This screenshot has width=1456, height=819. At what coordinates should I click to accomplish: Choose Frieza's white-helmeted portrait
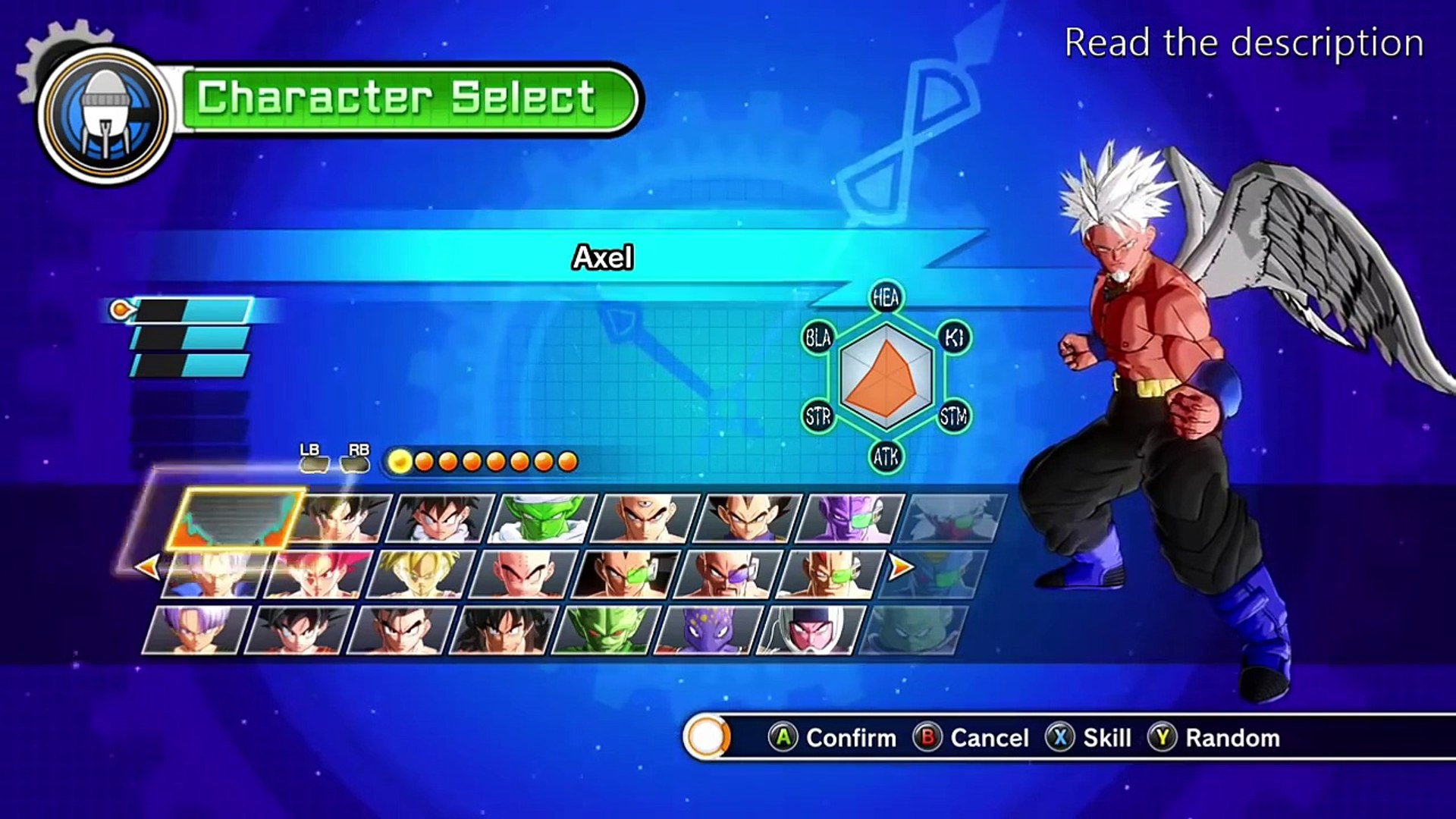point(809,629)
